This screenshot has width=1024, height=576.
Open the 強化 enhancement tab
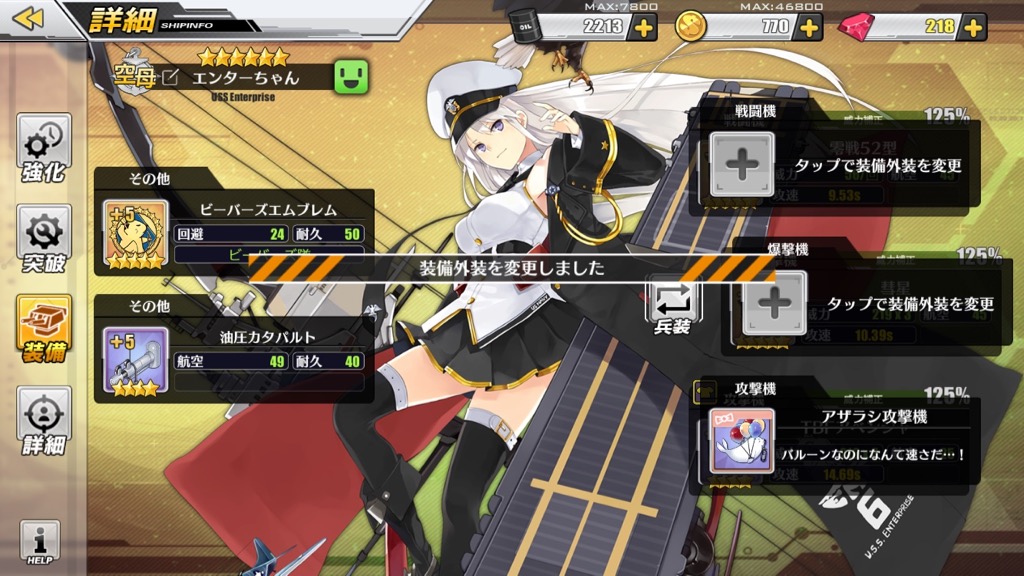pos(44,150)
